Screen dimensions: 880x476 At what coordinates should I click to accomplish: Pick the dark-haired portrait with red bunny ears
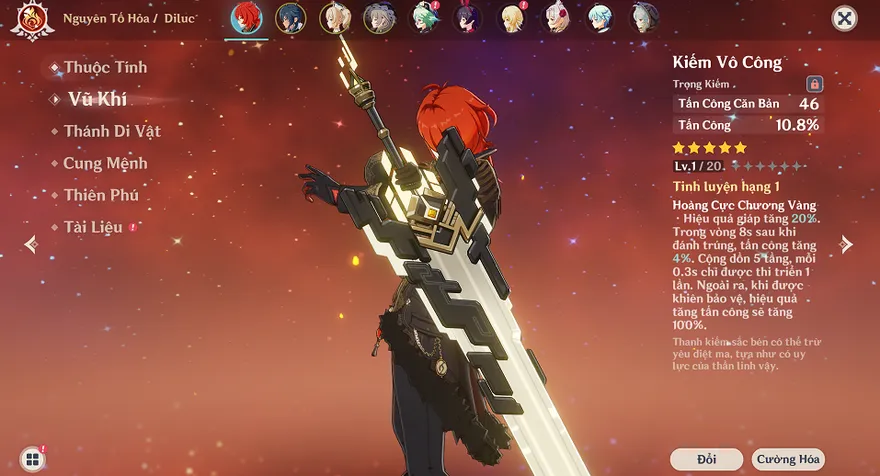point(468,18)
